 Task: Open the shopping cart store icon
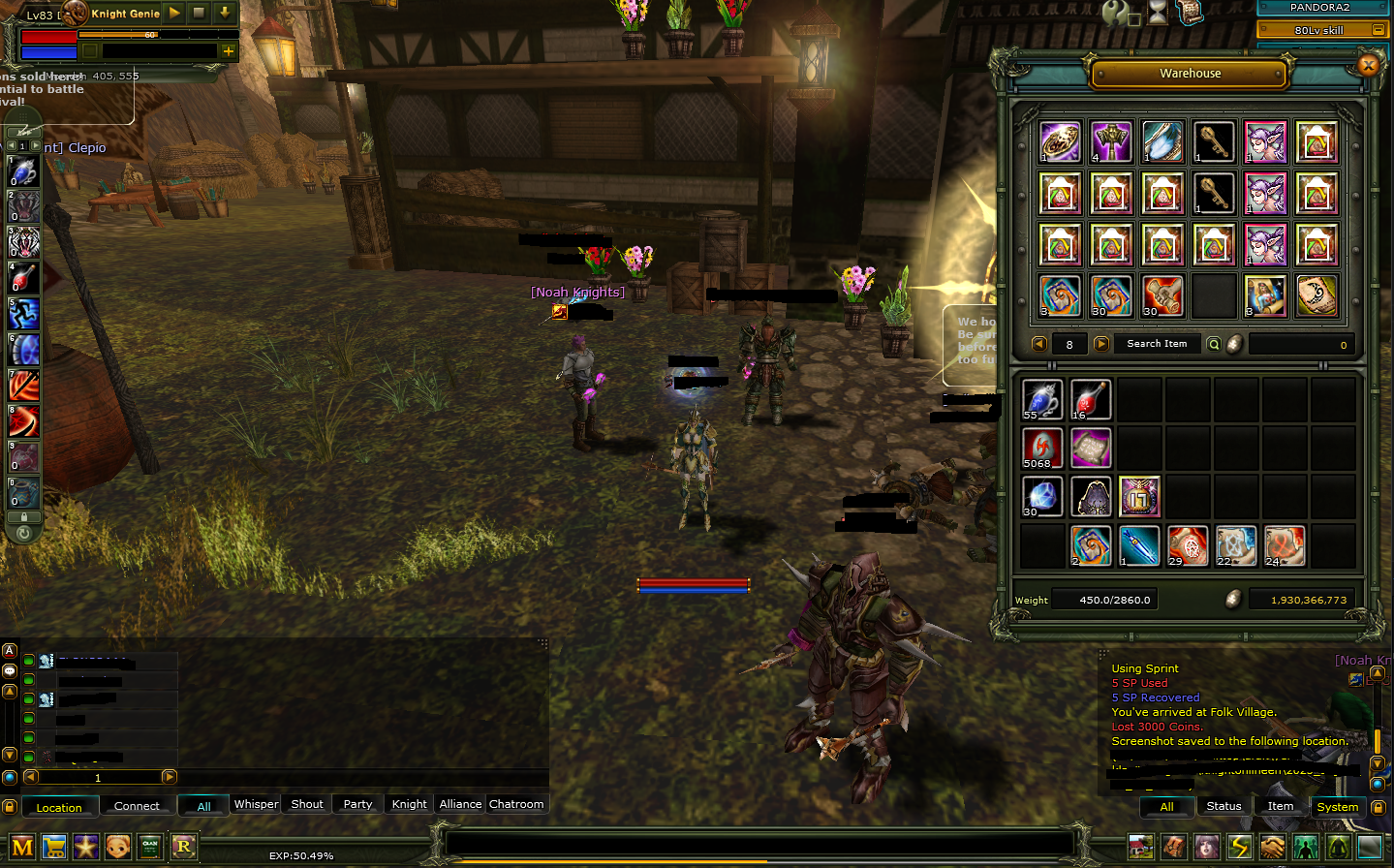coord(54,847)
